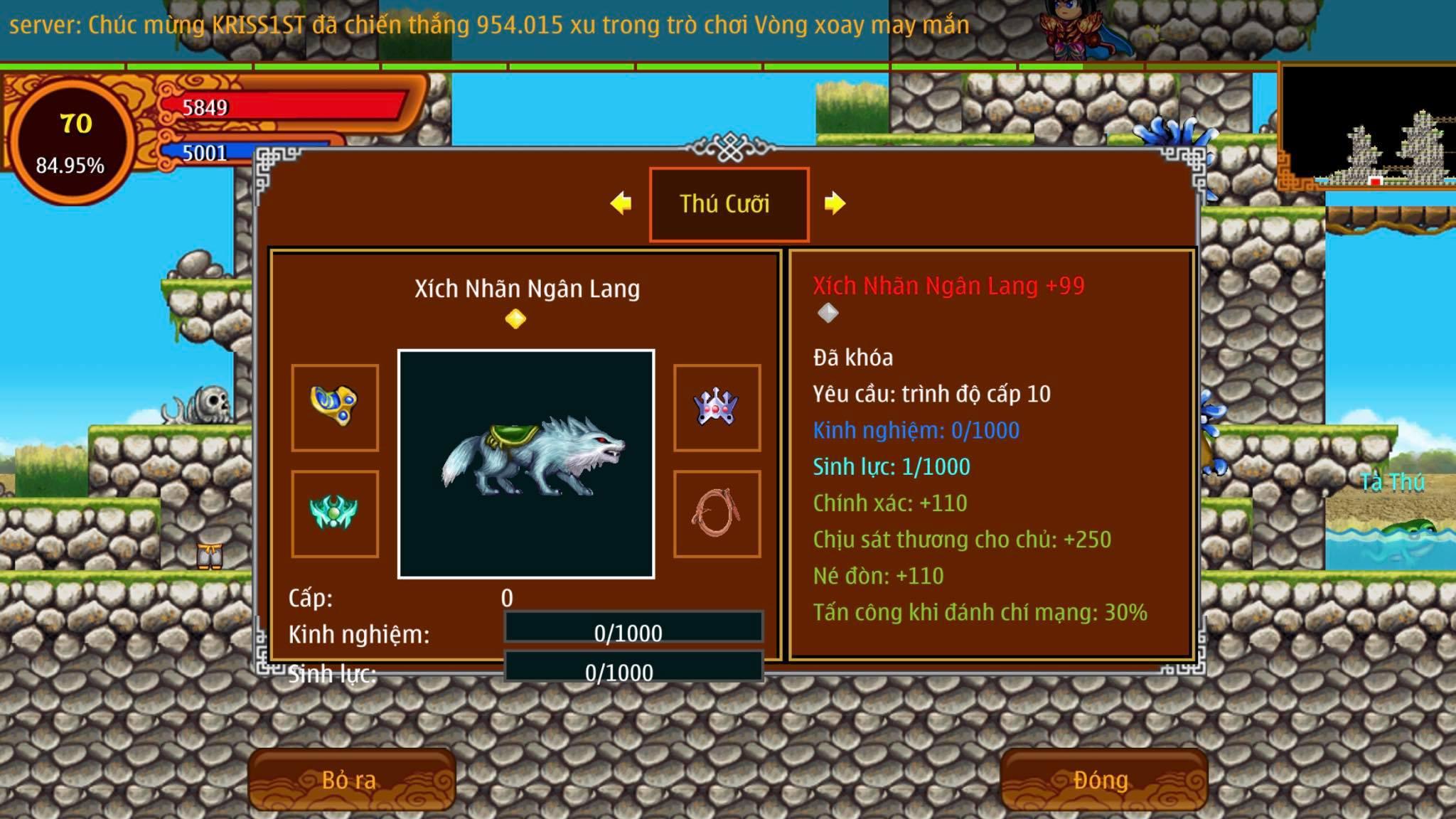Select the Thú Cưỡi tab header
1456x819 pixels.
pyautogui.click(x=728, y=204)
